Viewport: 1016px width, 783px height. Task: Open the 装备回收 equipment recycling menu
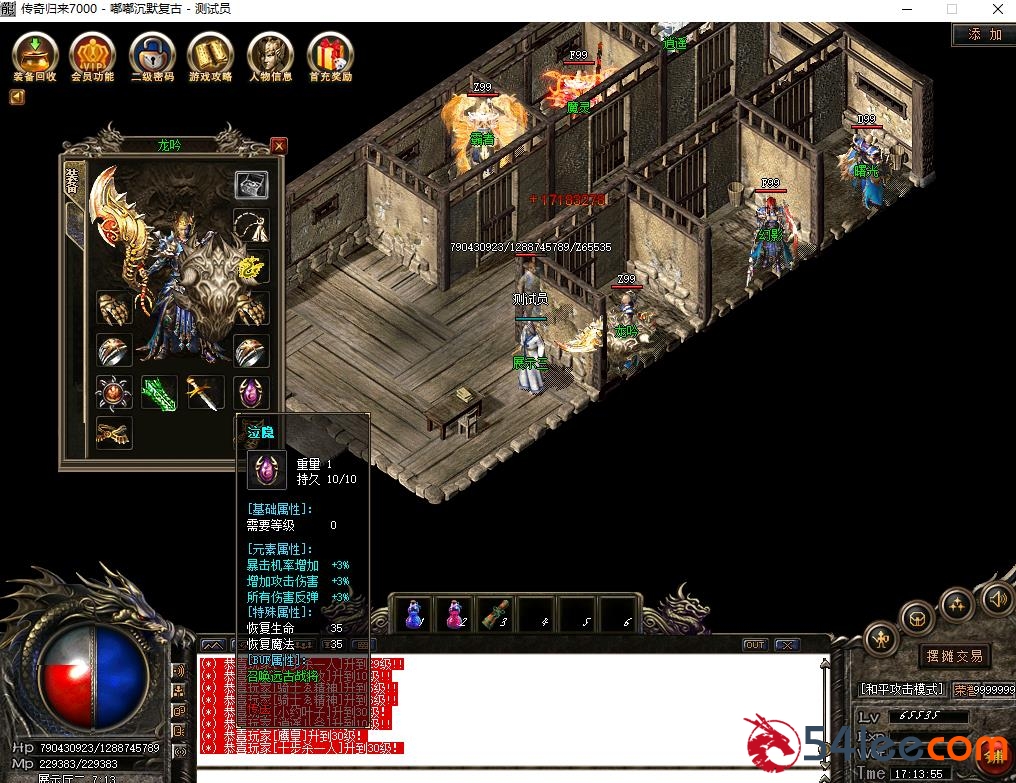[x=35, y=52]
